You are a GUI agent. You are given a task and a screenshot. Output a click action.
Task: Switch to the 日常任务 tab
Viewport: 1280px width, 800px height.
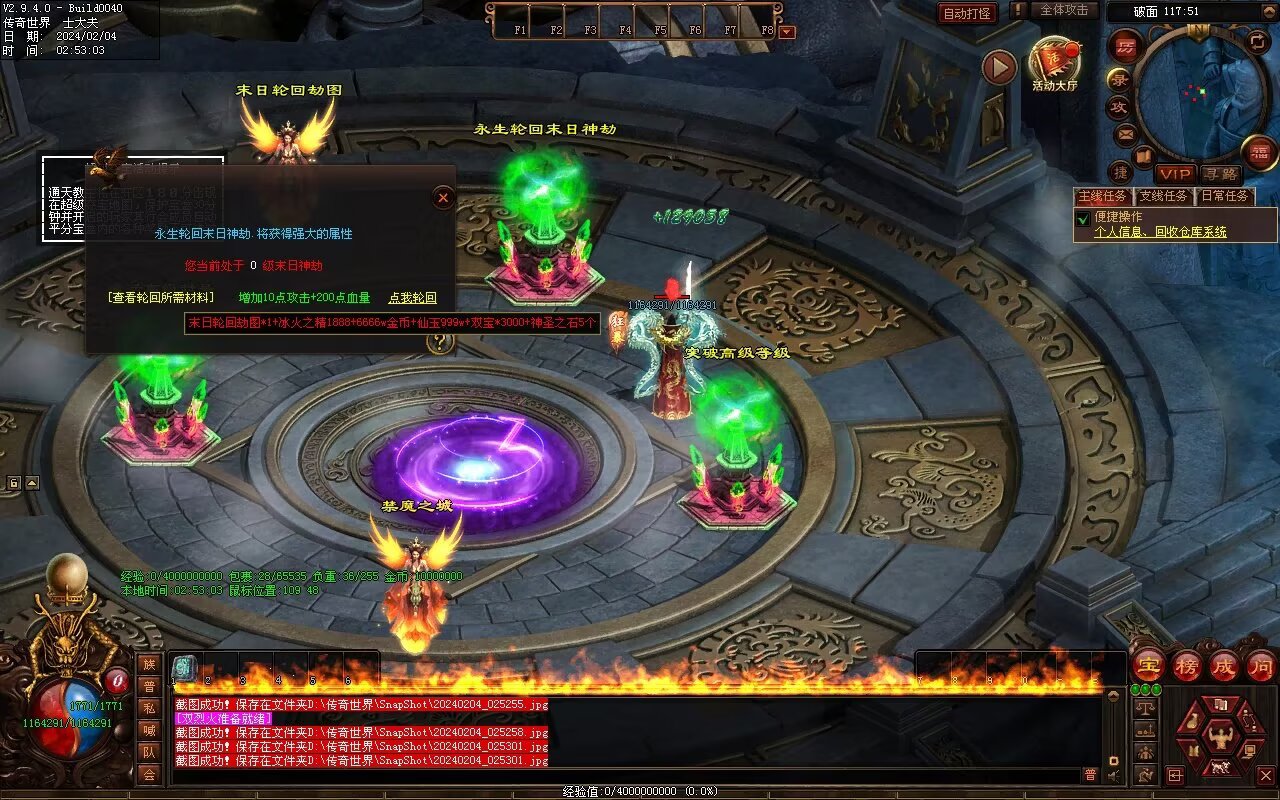click(1225, 196)
